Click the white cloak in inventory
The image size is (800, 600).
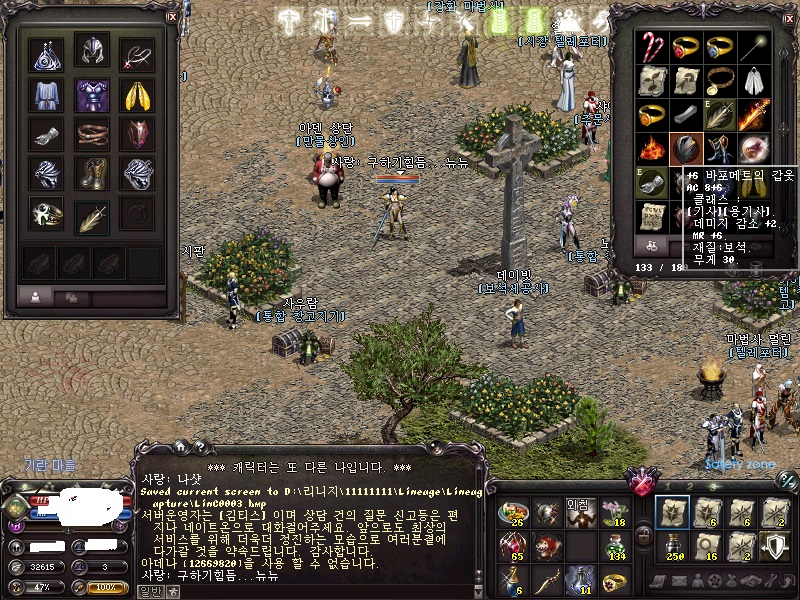(x=753, y=80)
